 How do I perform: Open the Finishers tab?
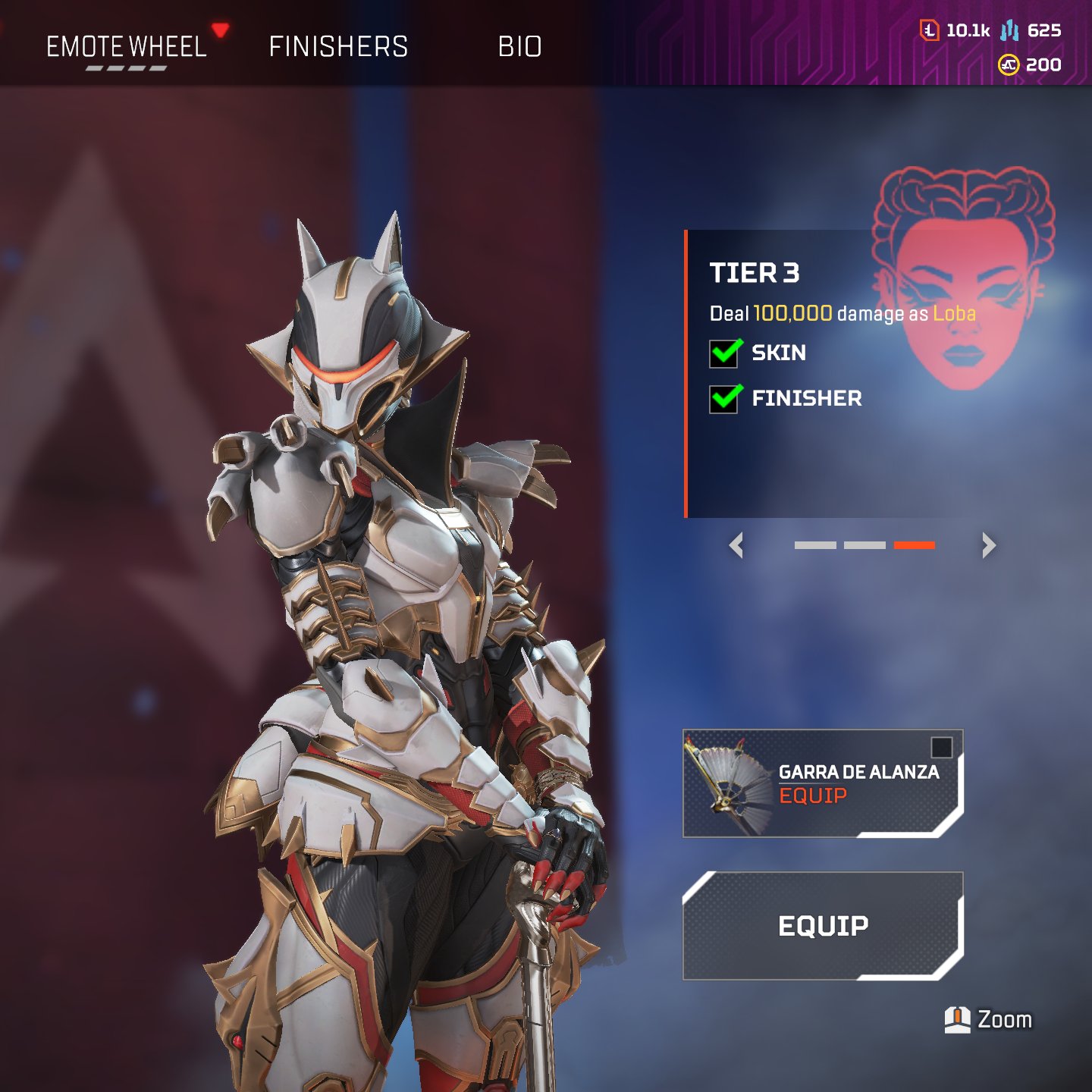(x=338, y=47)
